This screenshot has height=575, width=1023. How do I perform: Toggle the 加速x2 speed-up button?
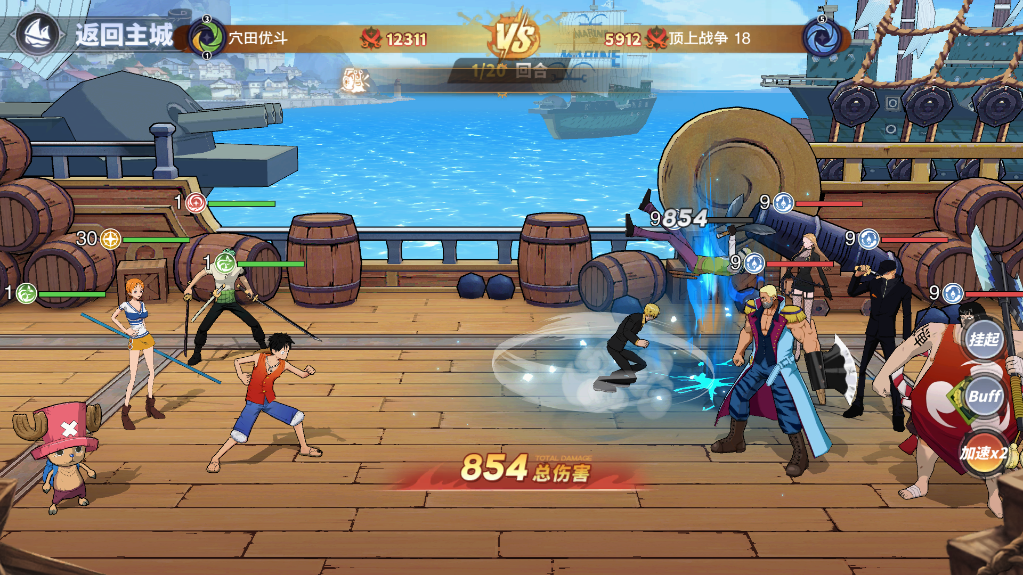(x=983, y=453)
